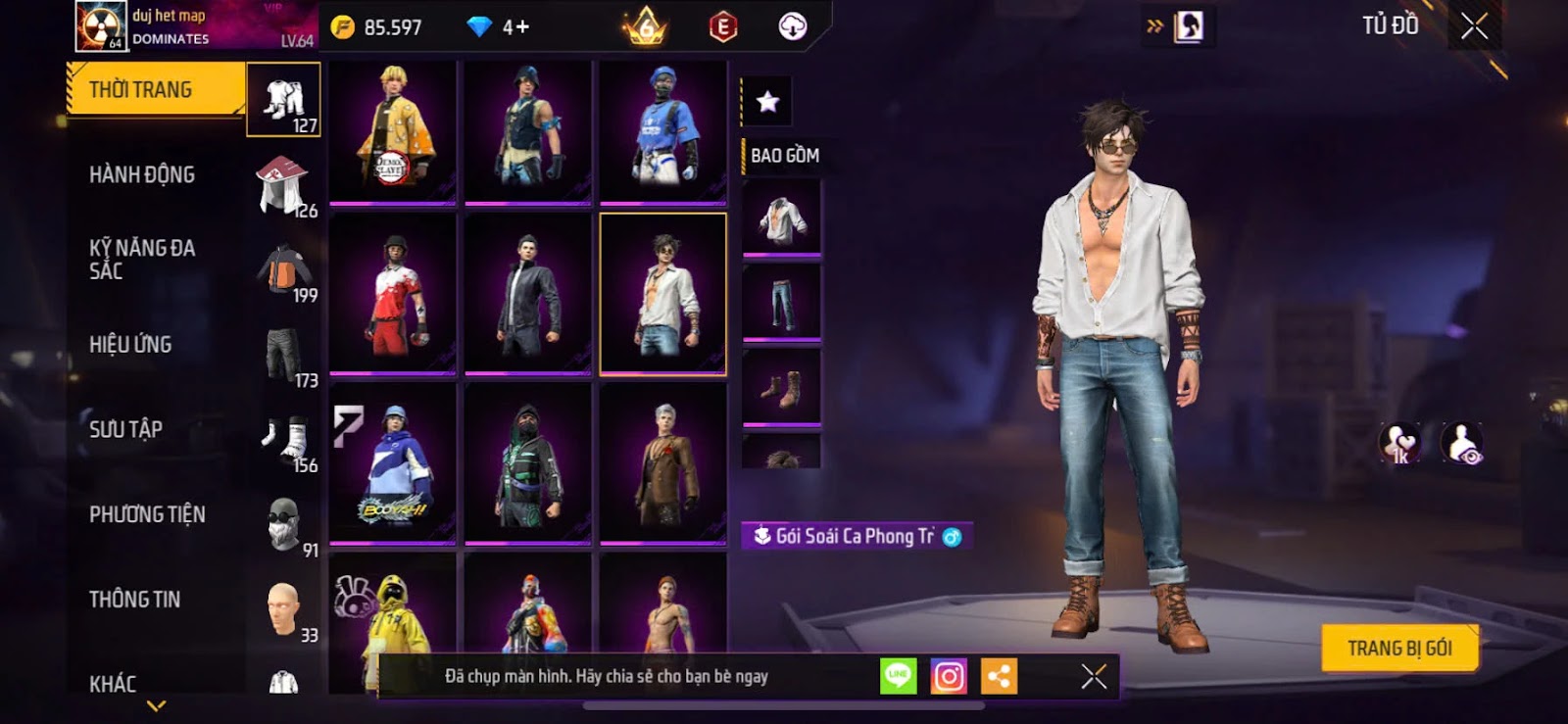Toggle the star favorite icon

[767, 101]
